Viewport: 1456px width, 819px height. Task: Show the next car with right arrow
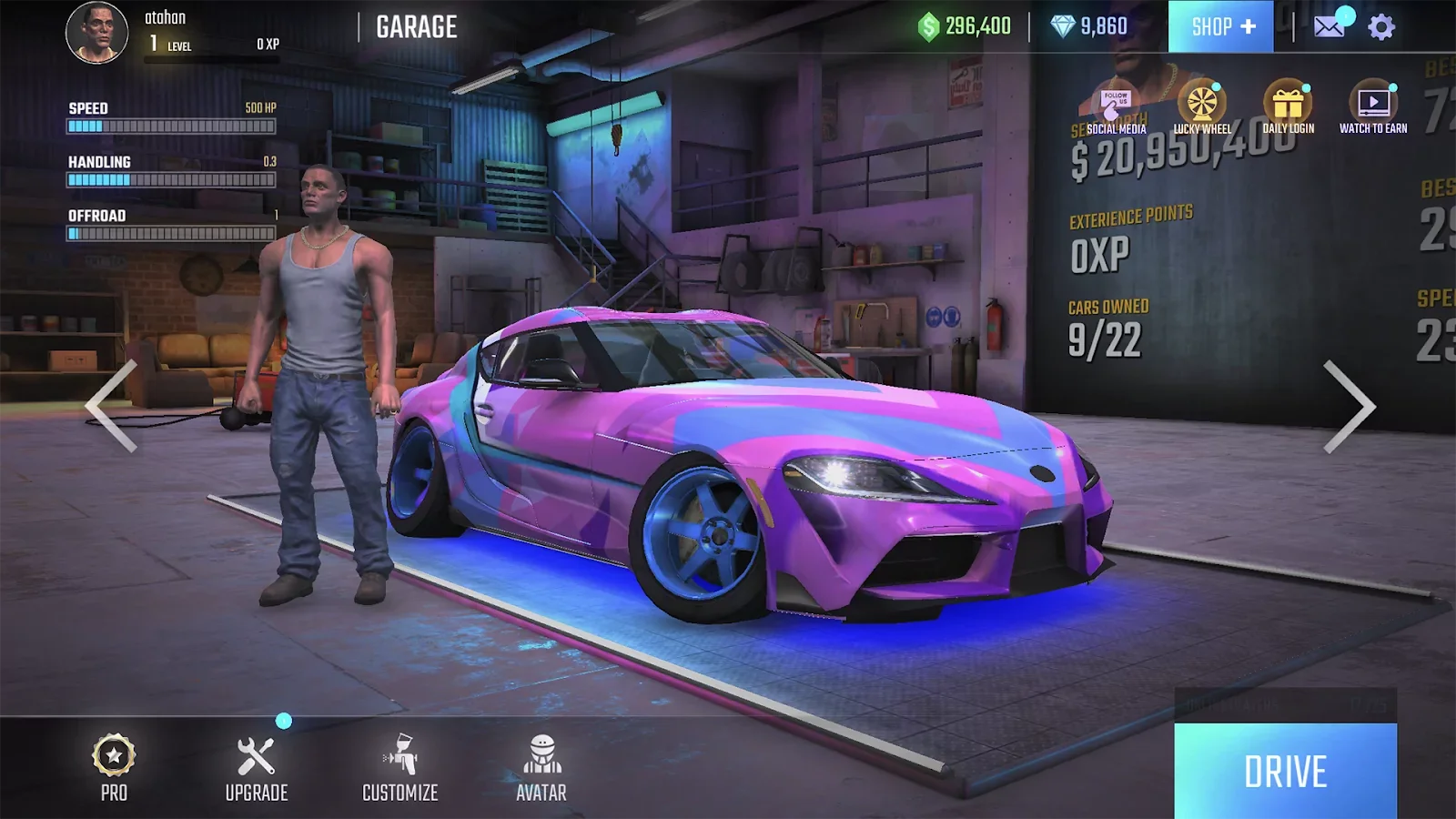(1348, 406)
